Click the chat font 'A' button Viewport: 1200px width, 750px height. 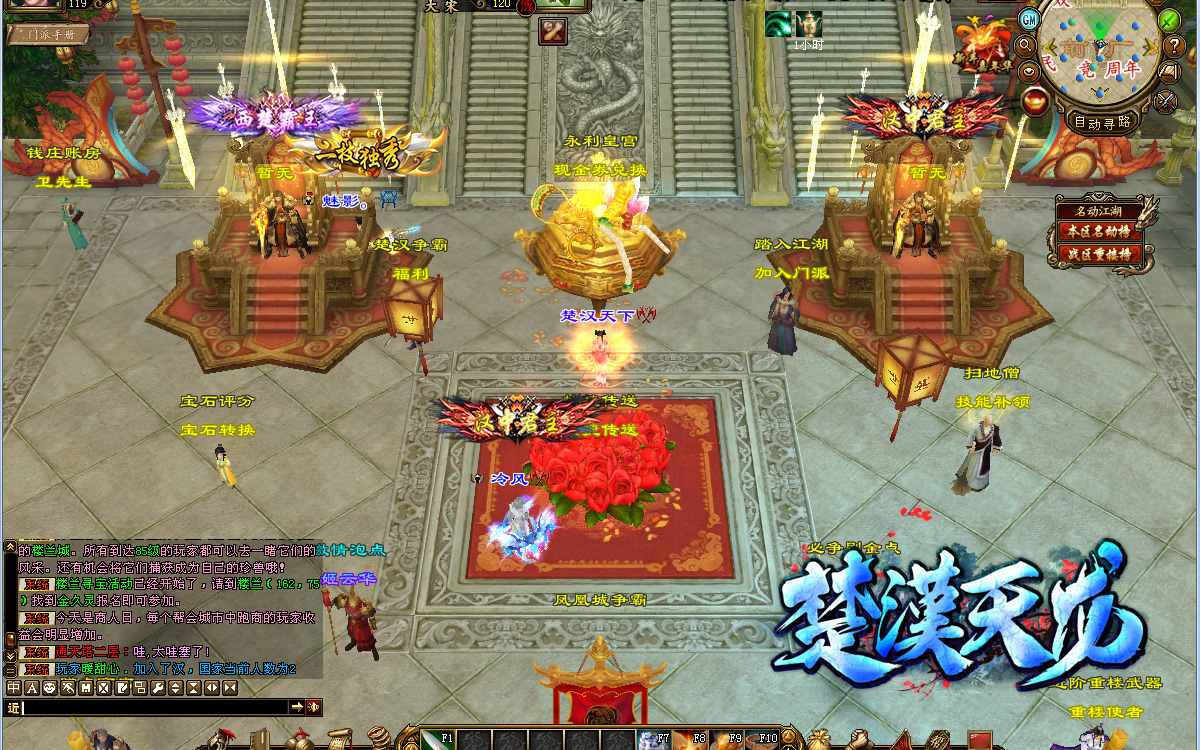pyautogui.click(x=31, y=688)
